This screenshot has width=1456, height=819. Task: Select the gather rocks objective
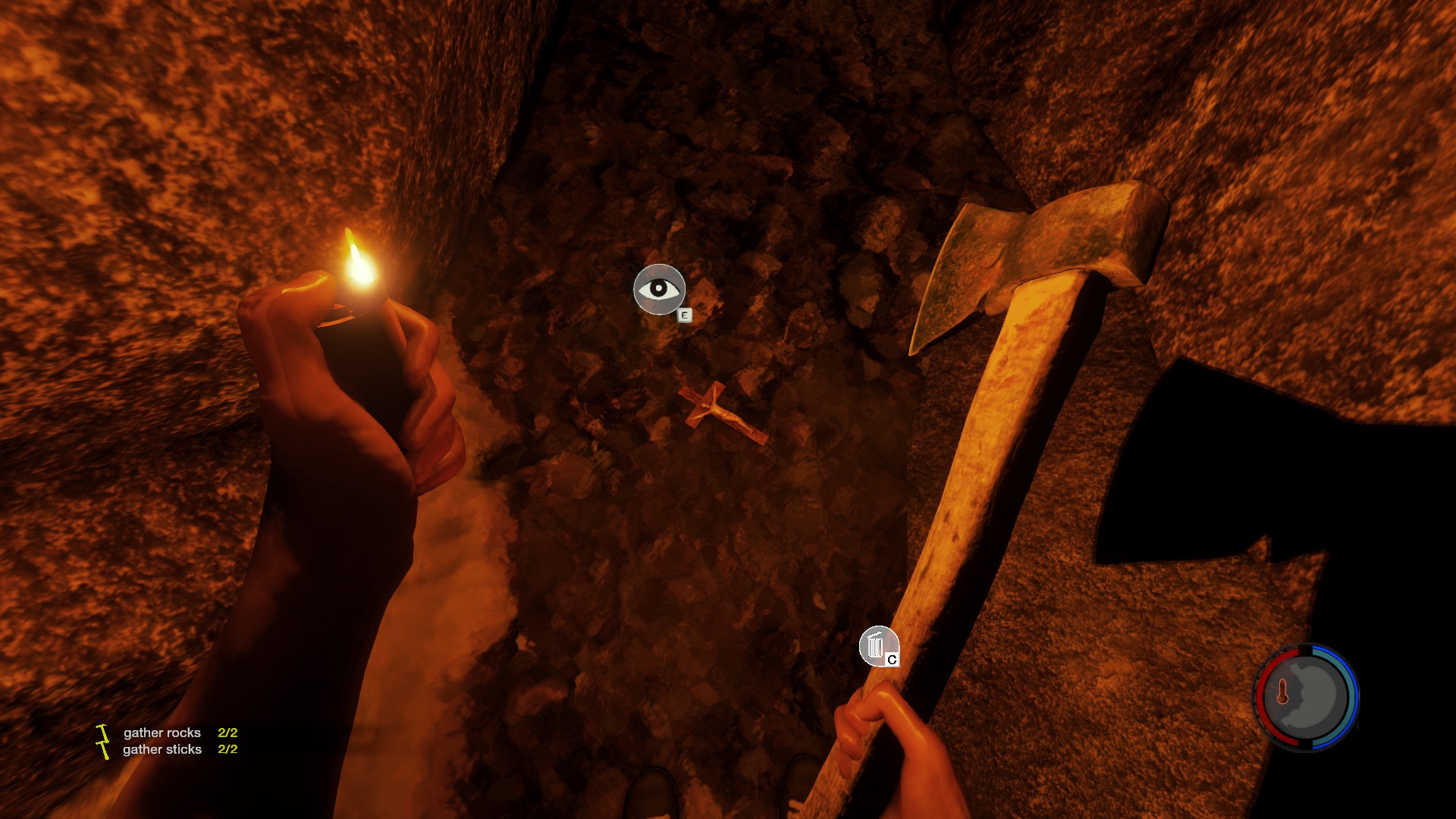tap(162, 733)
